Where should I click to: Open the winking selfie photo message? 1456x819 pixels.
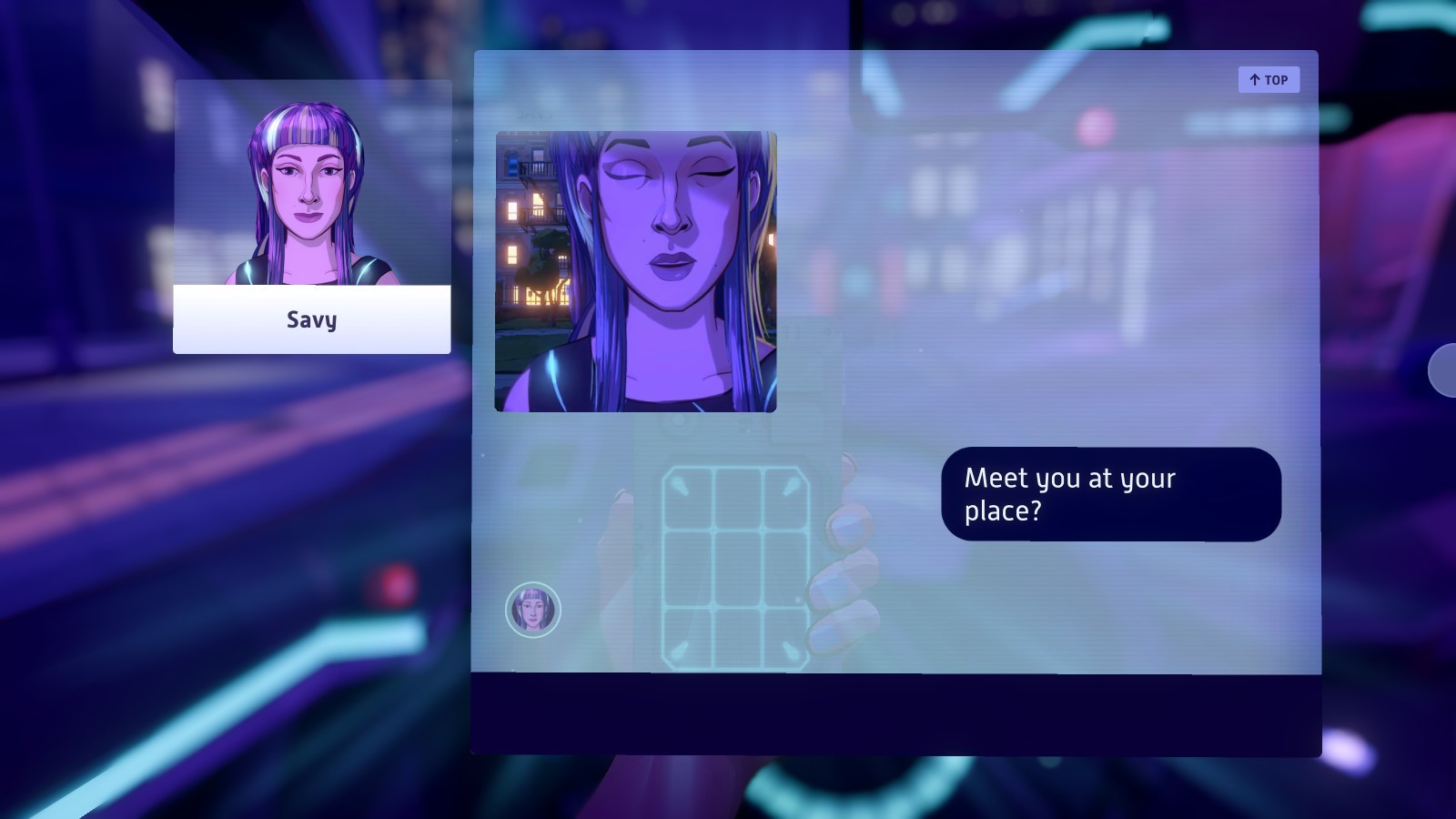(x=635, y=271)
